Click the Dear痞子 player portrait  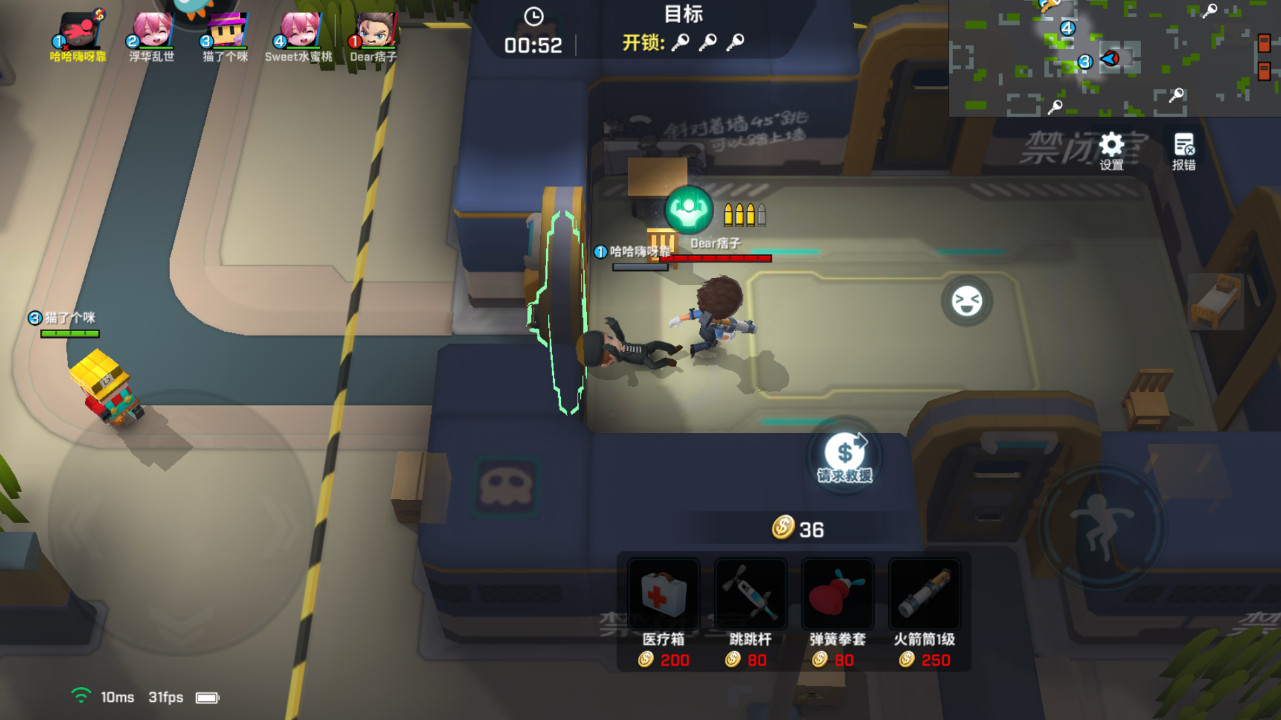[374, 30]
